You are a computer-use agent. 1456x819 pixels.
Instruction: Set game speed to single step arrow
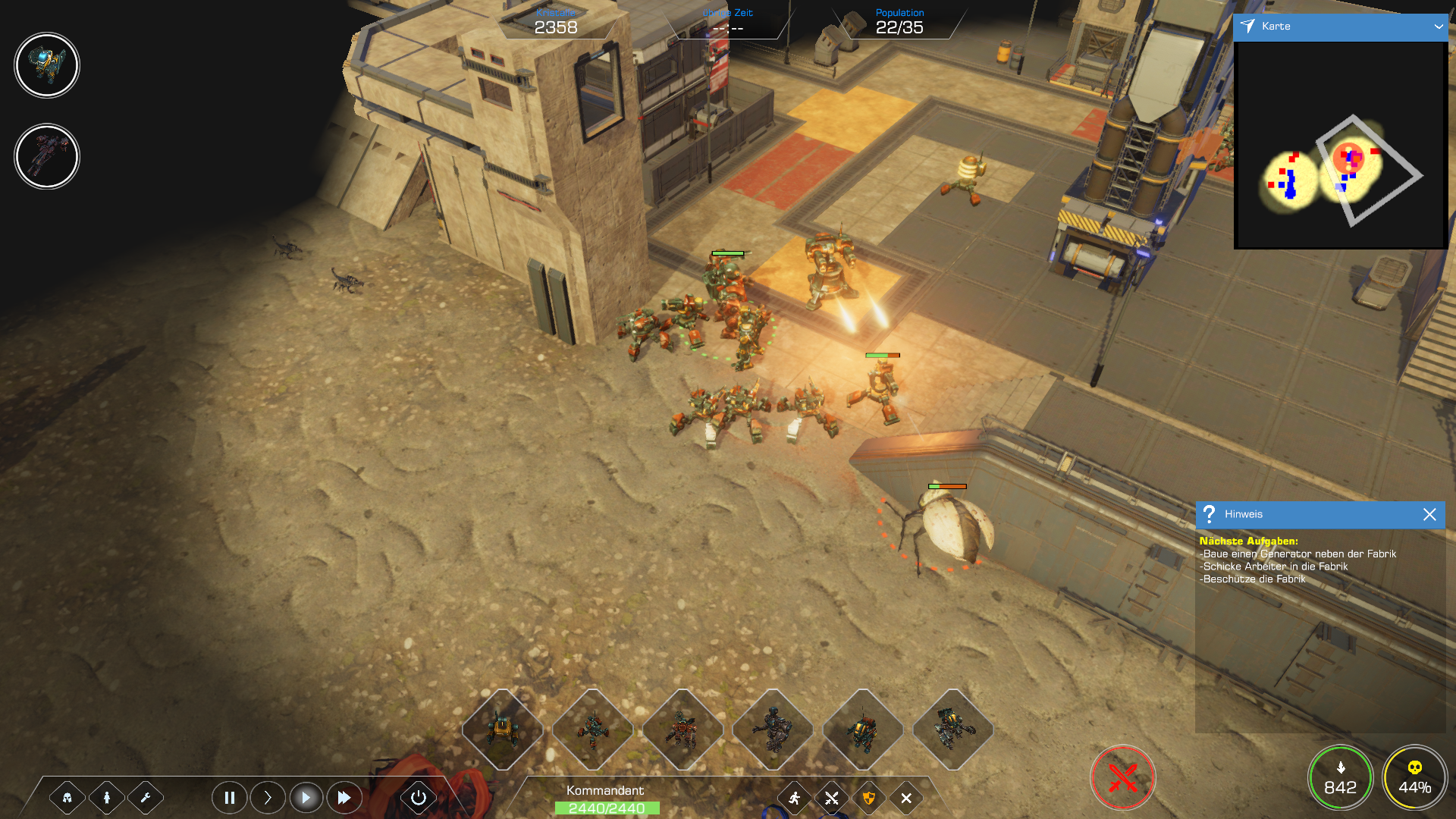tap(268, 798)
